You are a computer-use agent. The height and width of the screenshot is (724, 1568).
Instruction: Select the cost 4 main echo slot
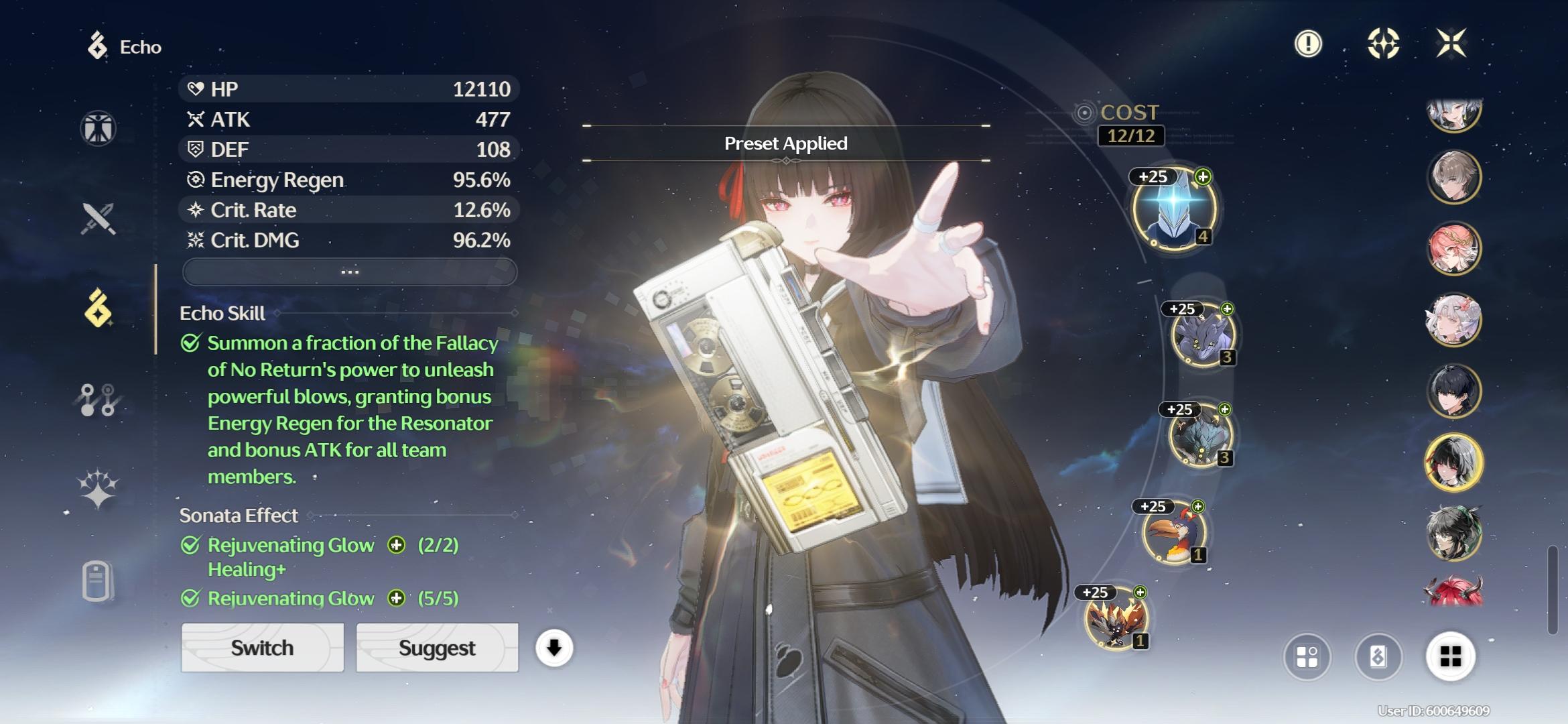coord(1174,208)
